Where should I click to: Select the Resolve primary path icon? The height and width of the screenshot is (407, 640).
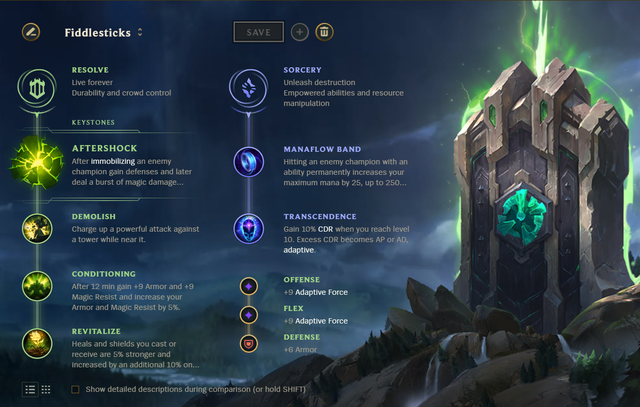click(x=37, y=86)
